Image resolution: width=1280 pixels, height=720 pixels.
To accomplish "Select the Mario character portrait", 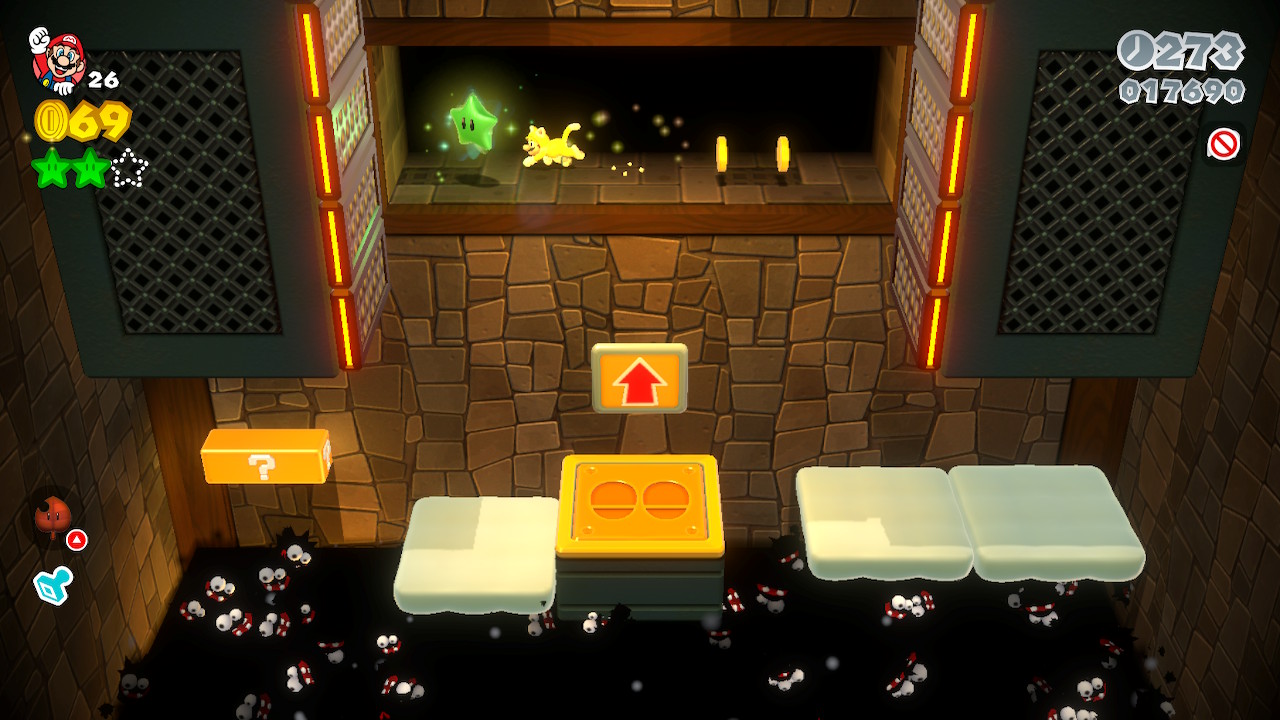I will point(58,58).
